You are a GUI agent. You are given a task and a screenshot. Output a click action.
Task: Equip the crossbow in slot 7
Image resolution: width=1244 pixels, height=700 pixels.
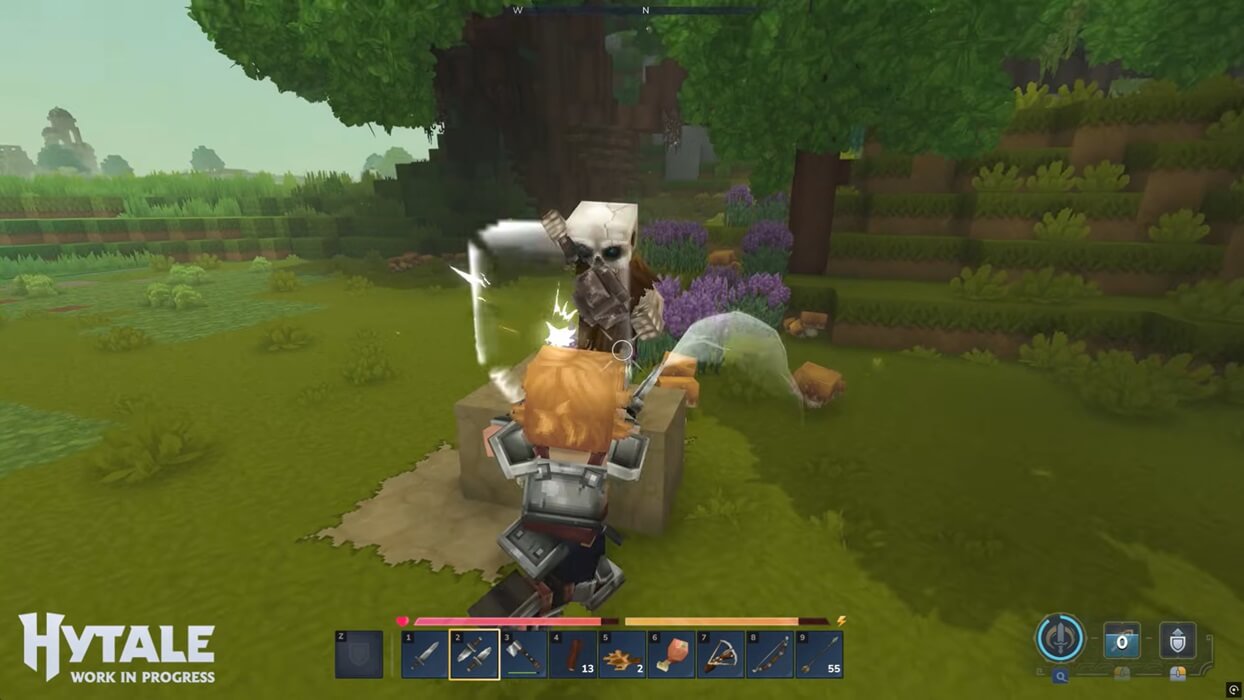720,655
